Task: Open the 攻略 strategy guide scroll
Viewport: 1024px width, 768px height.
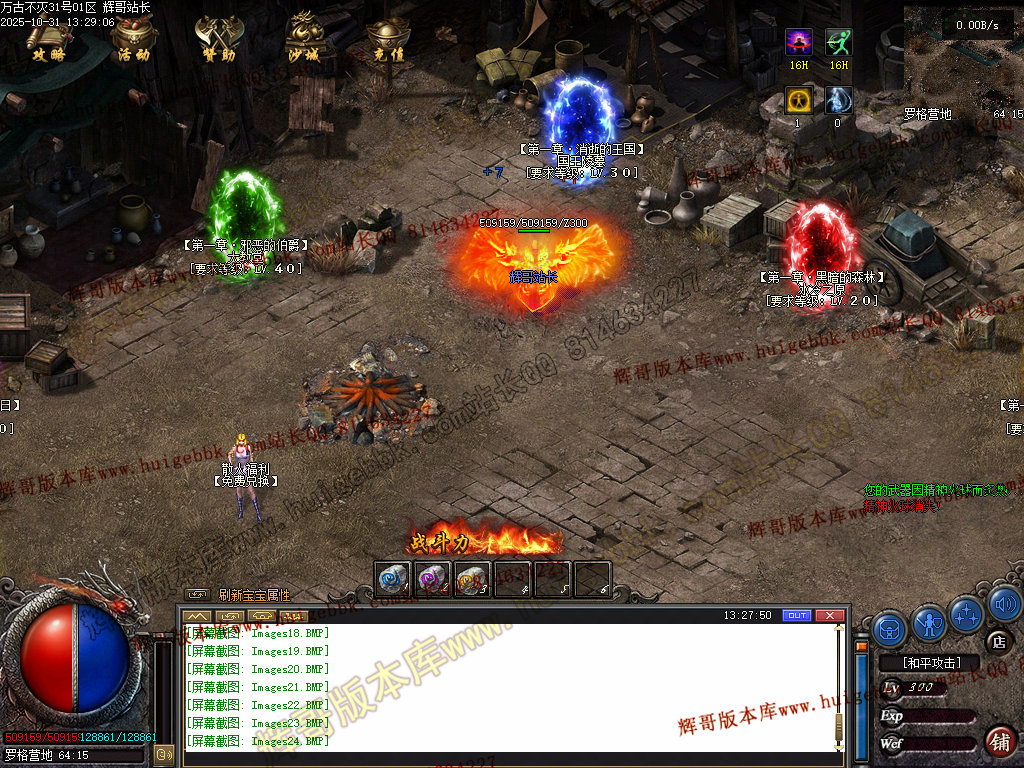Action: click(47, 40)
